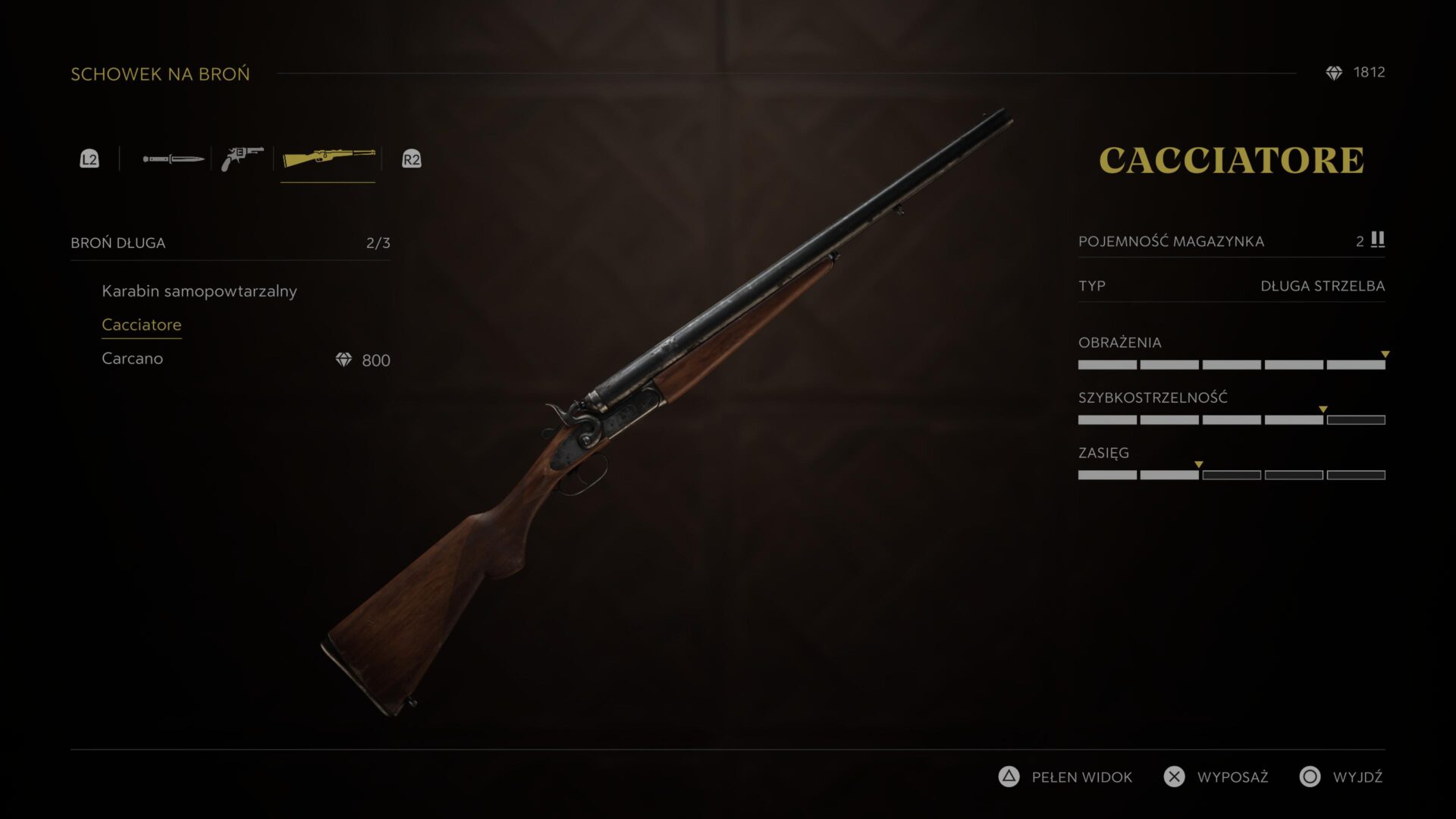Pick the Carcano rifle costing 800
This screenshot has height=819, width=1456.
[133, 359]
